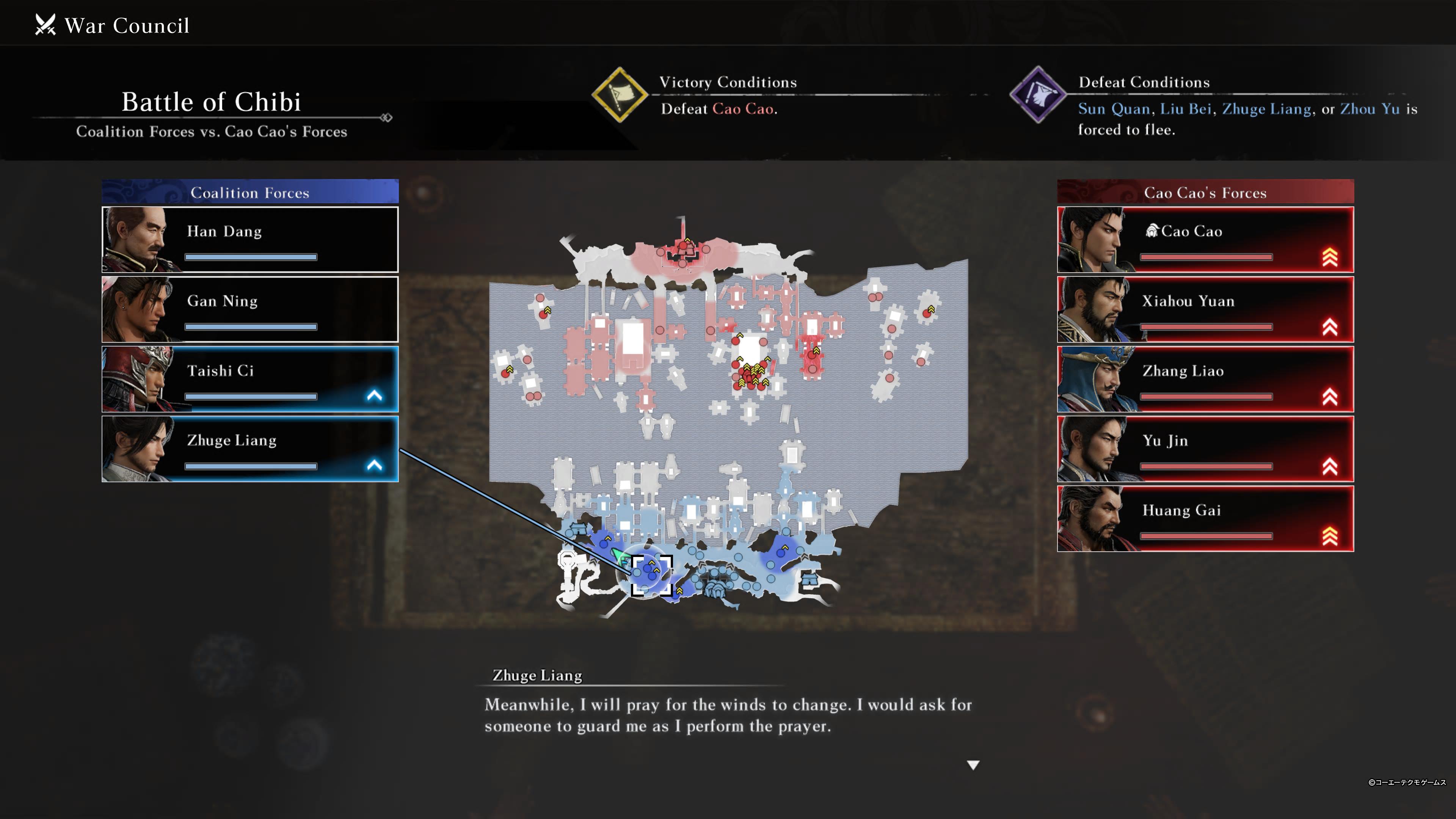Click the Defeat Conditions purple flag icon
Screen dimensions: 1456x819
[x=1038, y=95]
